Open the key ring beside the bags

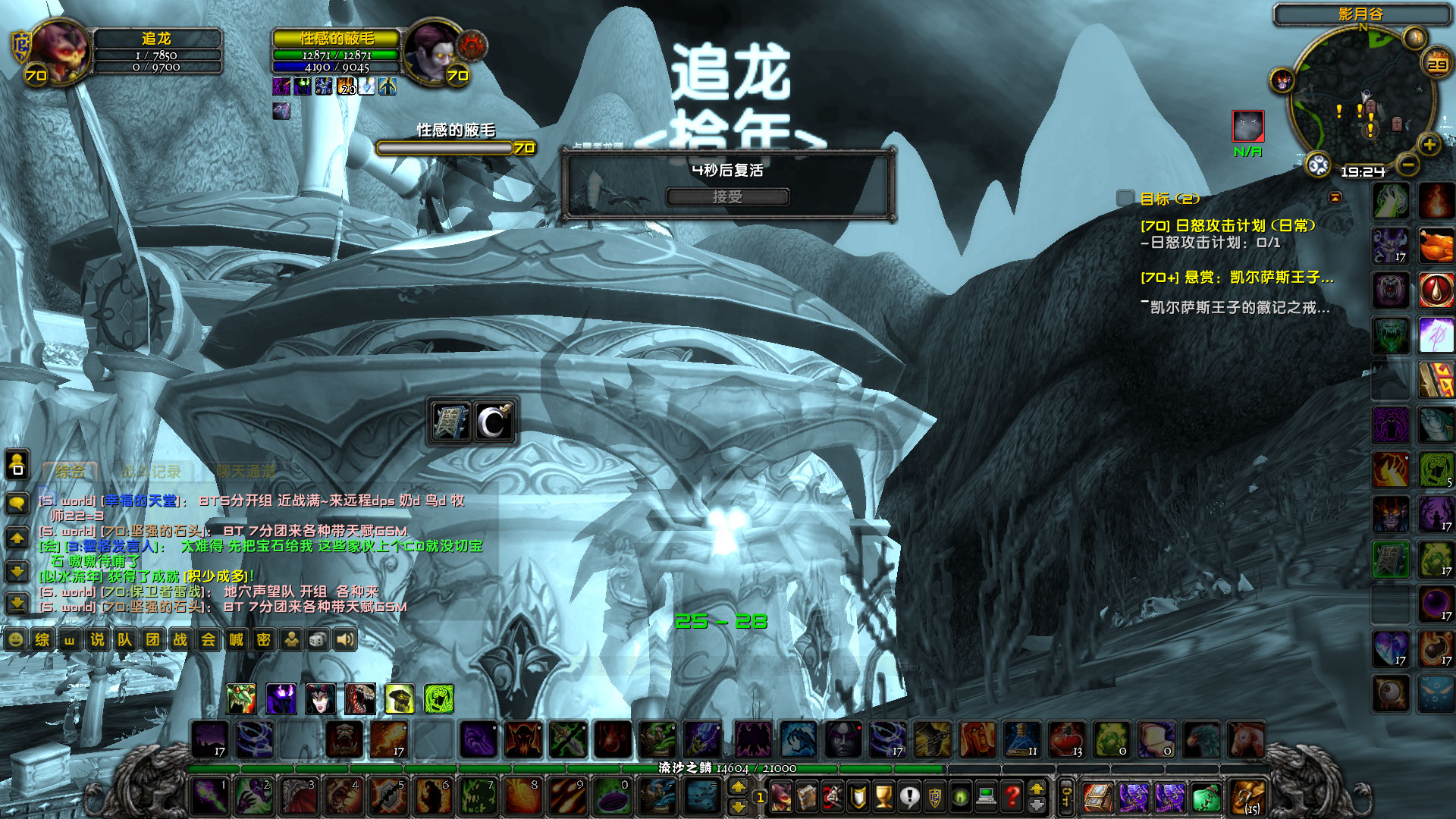pos(1066,796)
